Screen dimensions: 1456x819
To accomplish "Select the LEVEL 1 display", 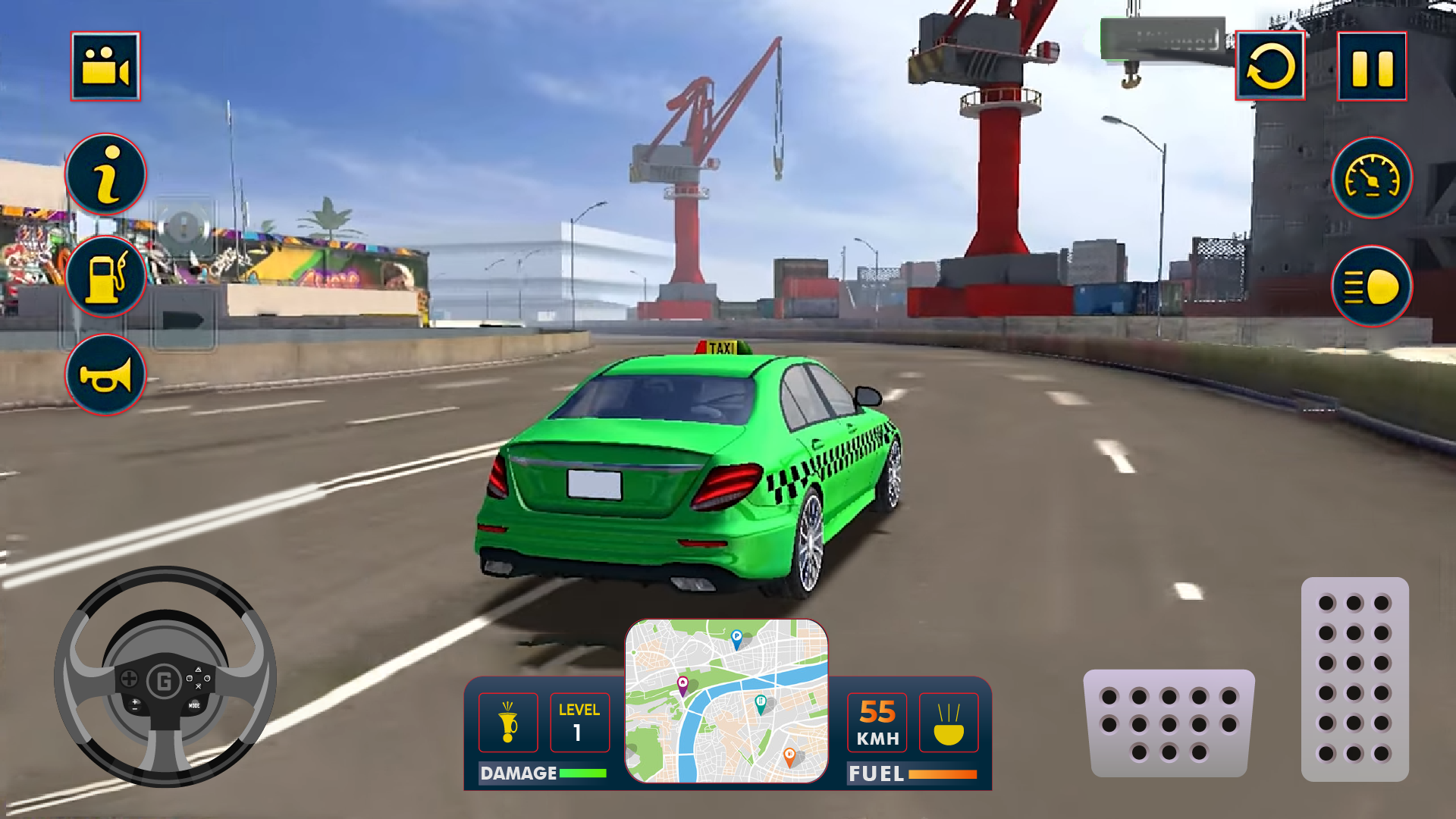I will pos(579,723).
